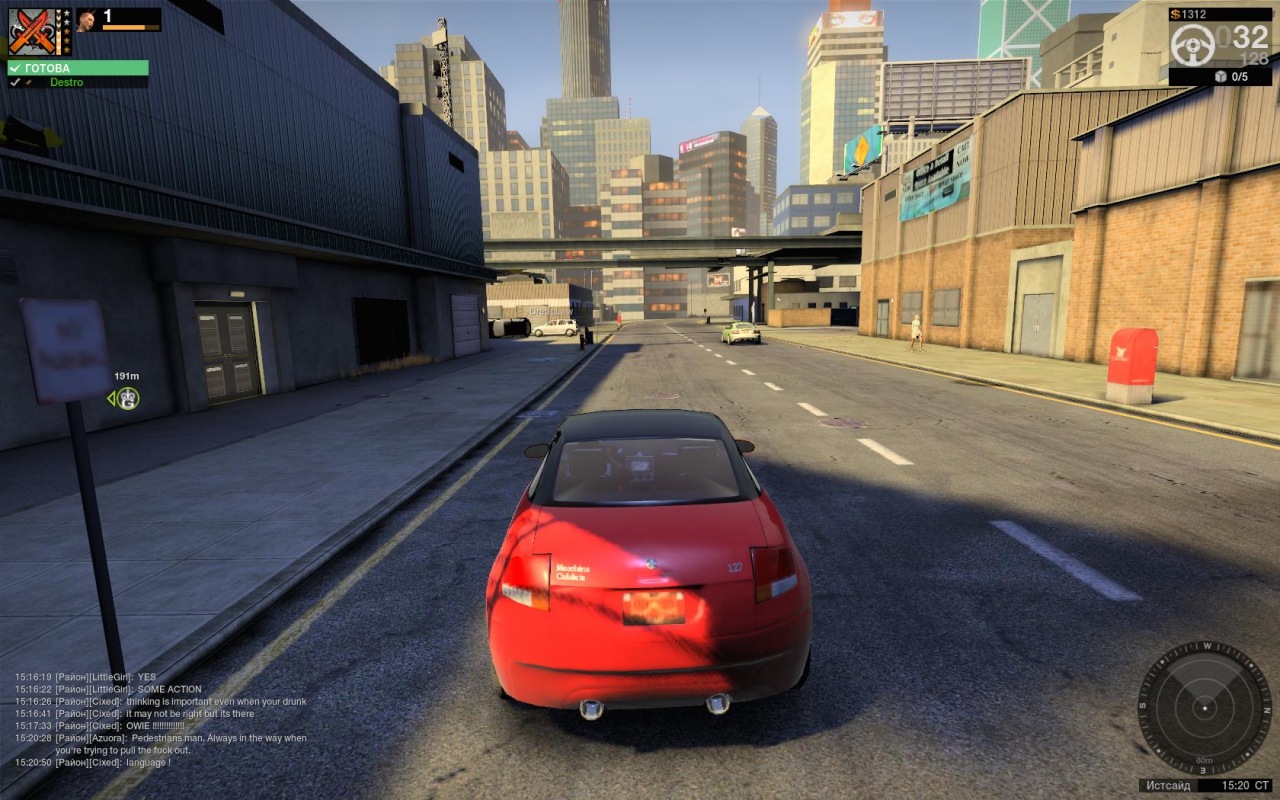1280x800 pixels.
Task: Open the circular radar minimap
Action: pos(1204,708)
